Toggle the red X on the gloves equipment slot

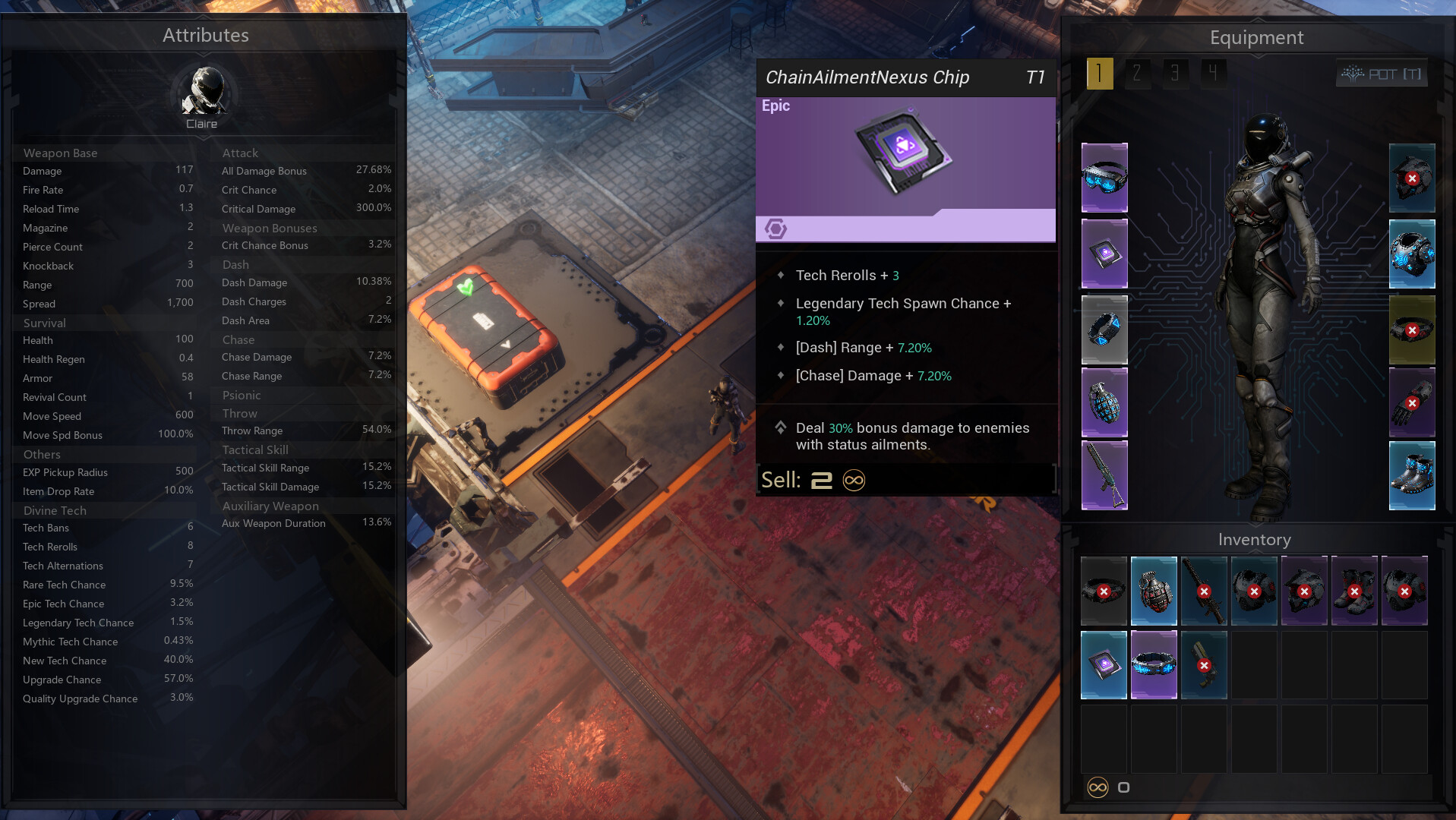click(x=1413, y=402)
